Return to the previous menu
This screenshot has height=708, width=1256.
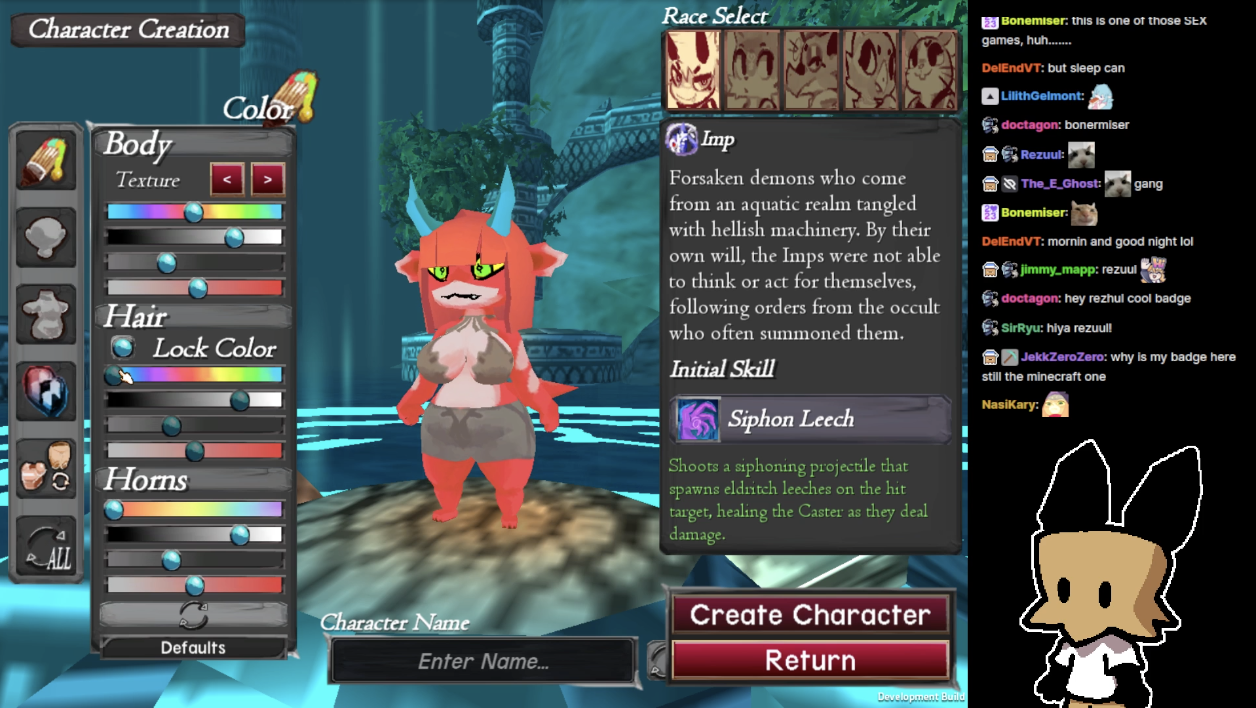(810, 660)
